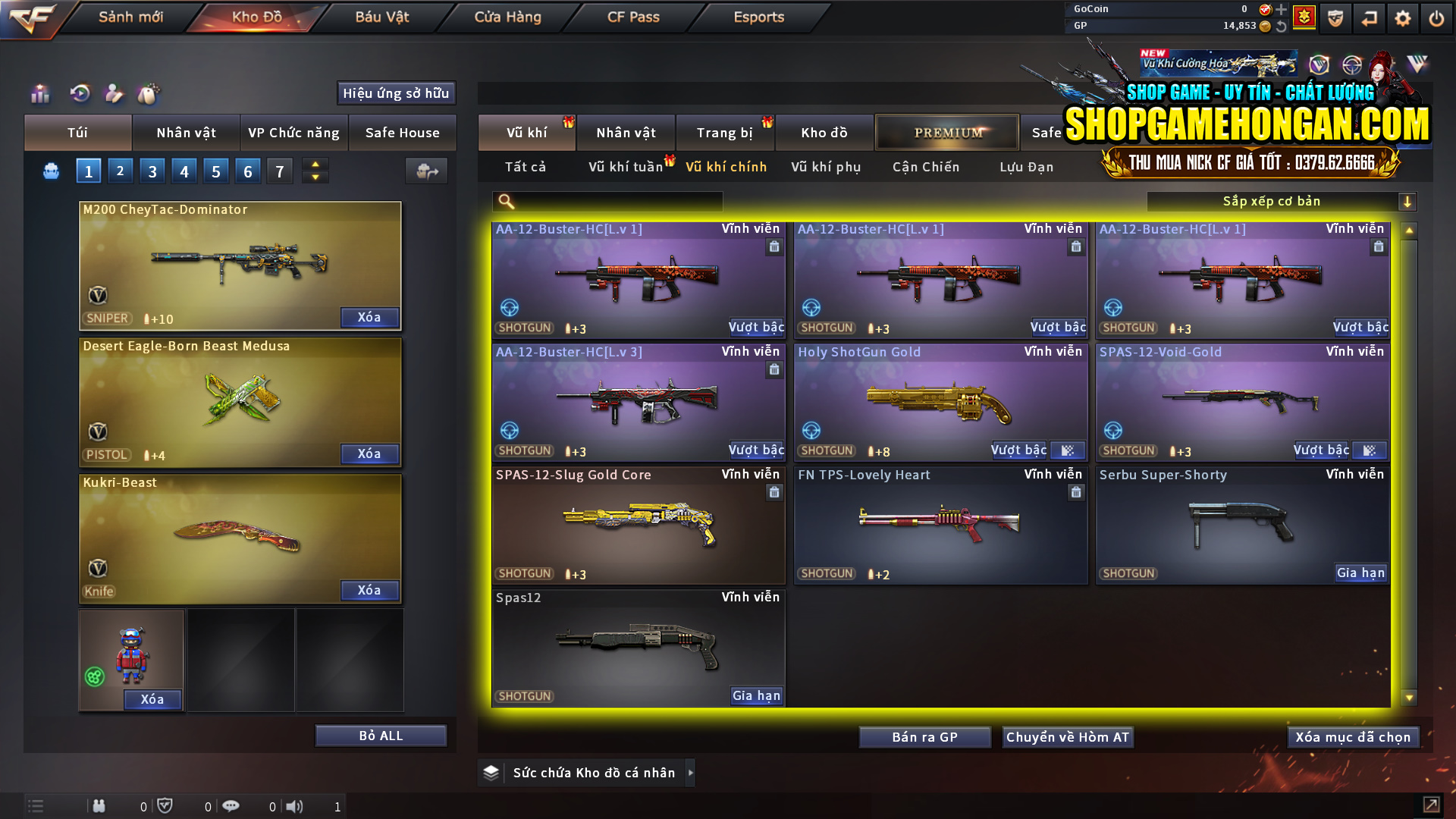
Task: Open the player stats bar-chart icon
Action: pyautogui.click(x=39, y=93)
